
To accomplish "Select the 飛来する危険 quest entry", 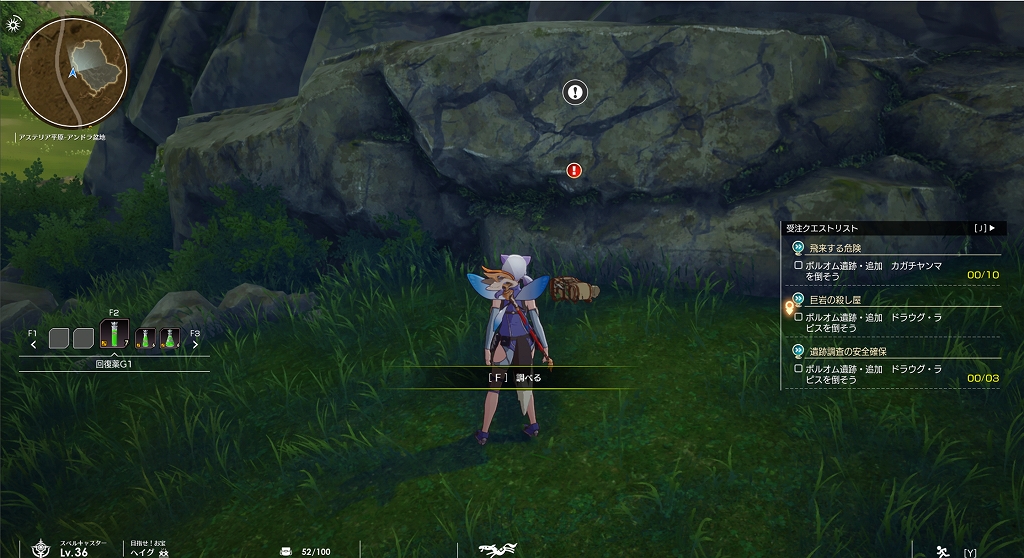I will click(x=834, y=248).
